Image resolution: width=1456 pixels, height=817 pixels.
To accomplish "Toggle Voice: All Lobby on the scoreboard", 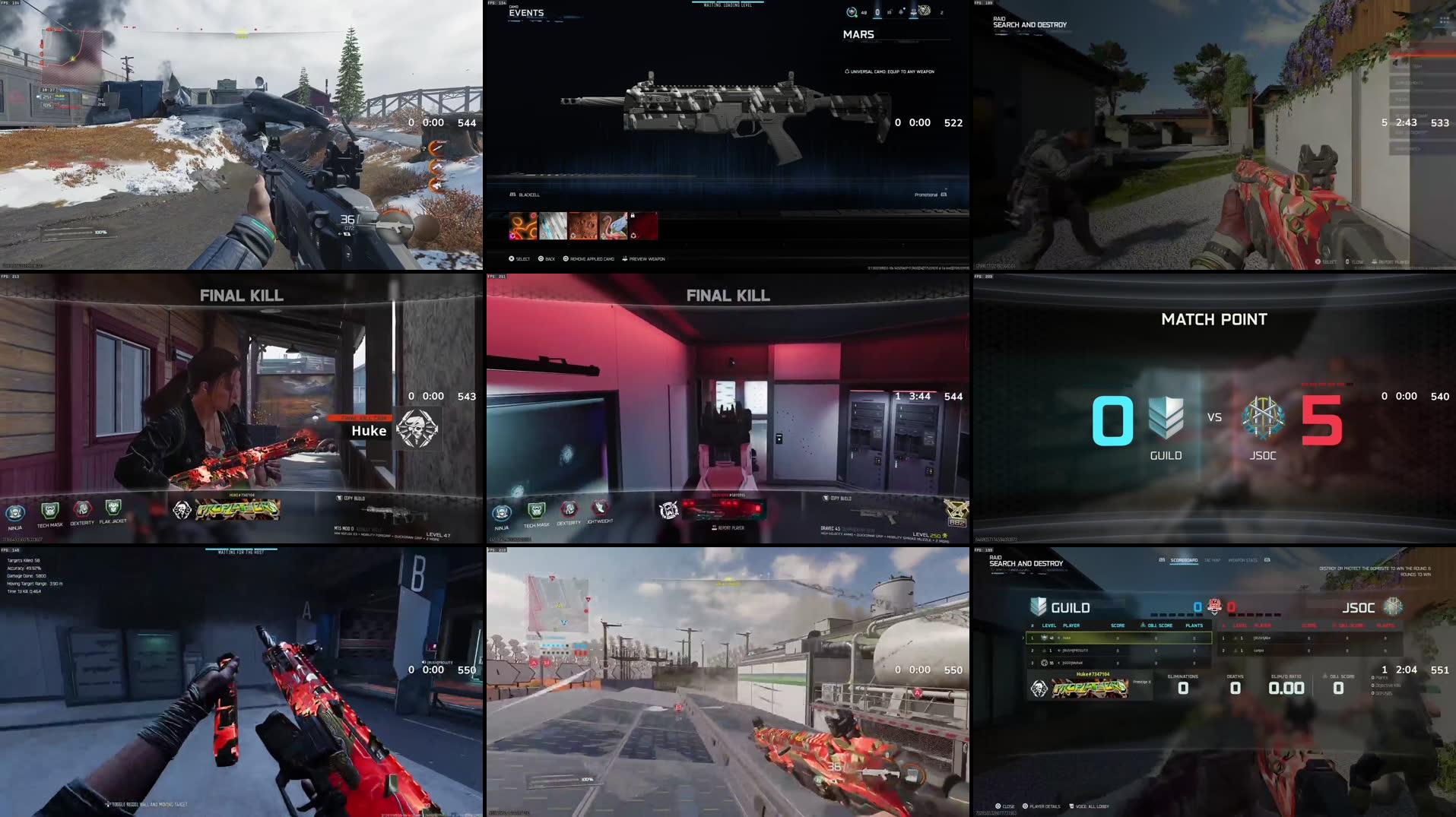I will pos(1089,806).
